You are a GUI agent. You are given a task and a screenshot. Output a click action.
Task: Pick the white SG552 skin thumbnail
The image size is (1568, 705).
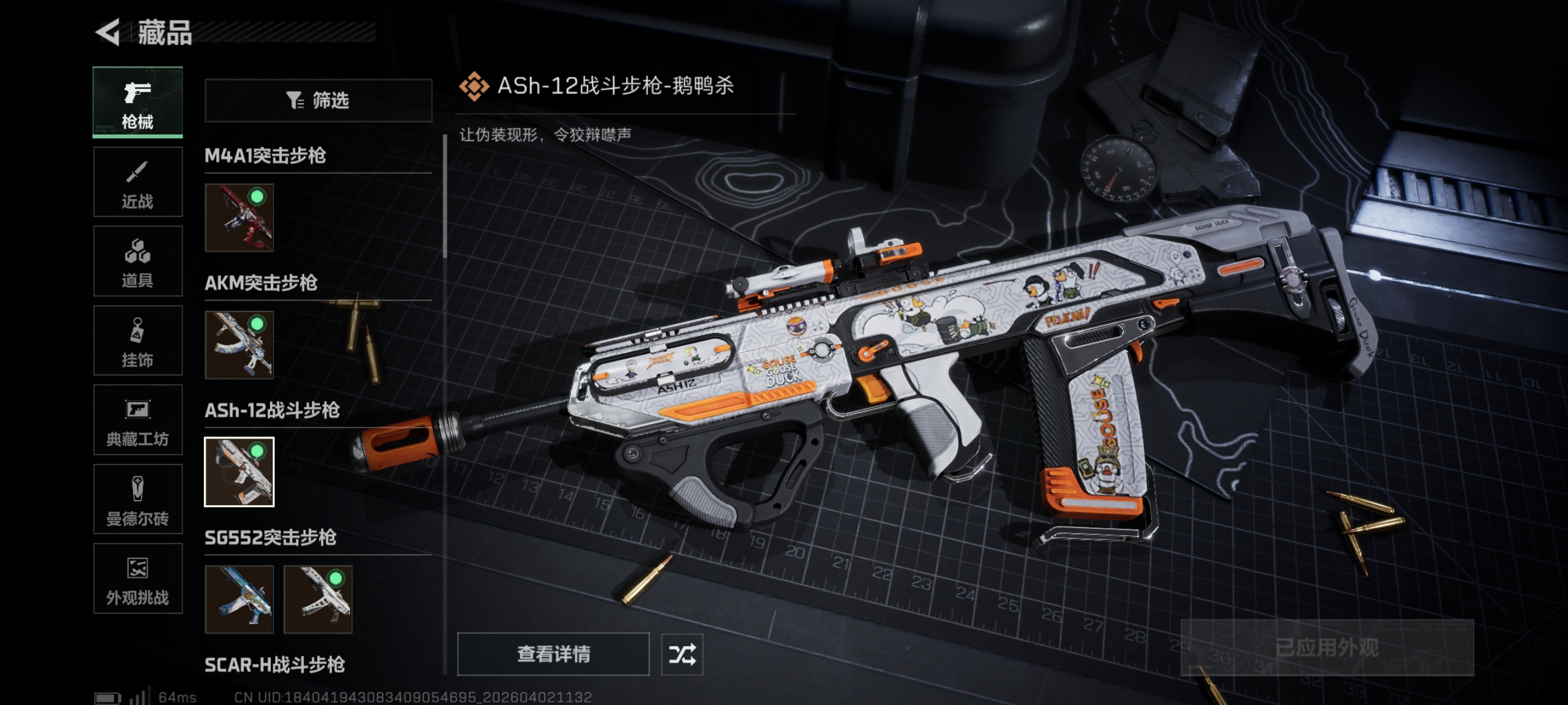[318, 599]
